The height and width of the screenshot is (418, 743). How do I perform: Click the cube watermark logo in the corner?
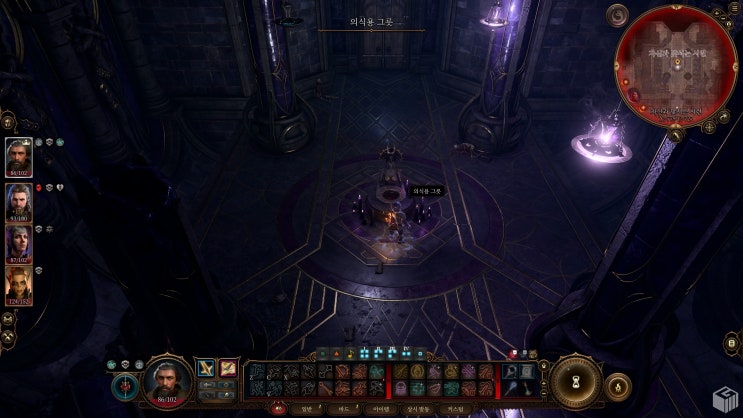pos(725,401)
